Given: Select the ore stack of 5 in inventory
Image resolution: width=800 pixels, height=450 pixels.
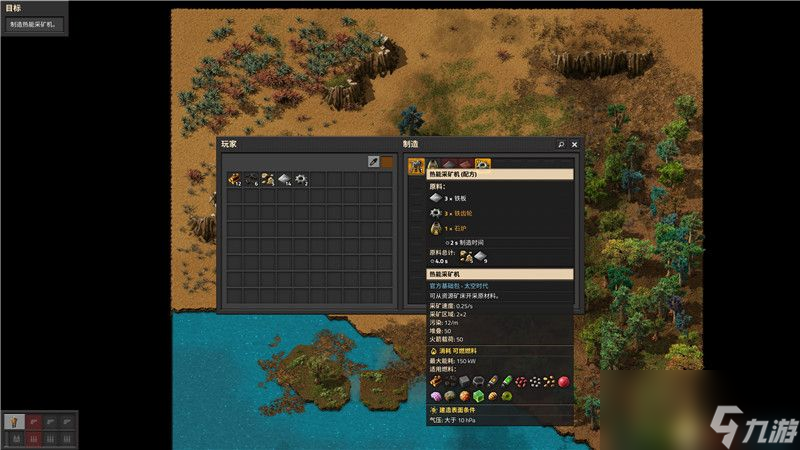Looking at the screenshot, I should pyautogui.click(x=267, y=179).
